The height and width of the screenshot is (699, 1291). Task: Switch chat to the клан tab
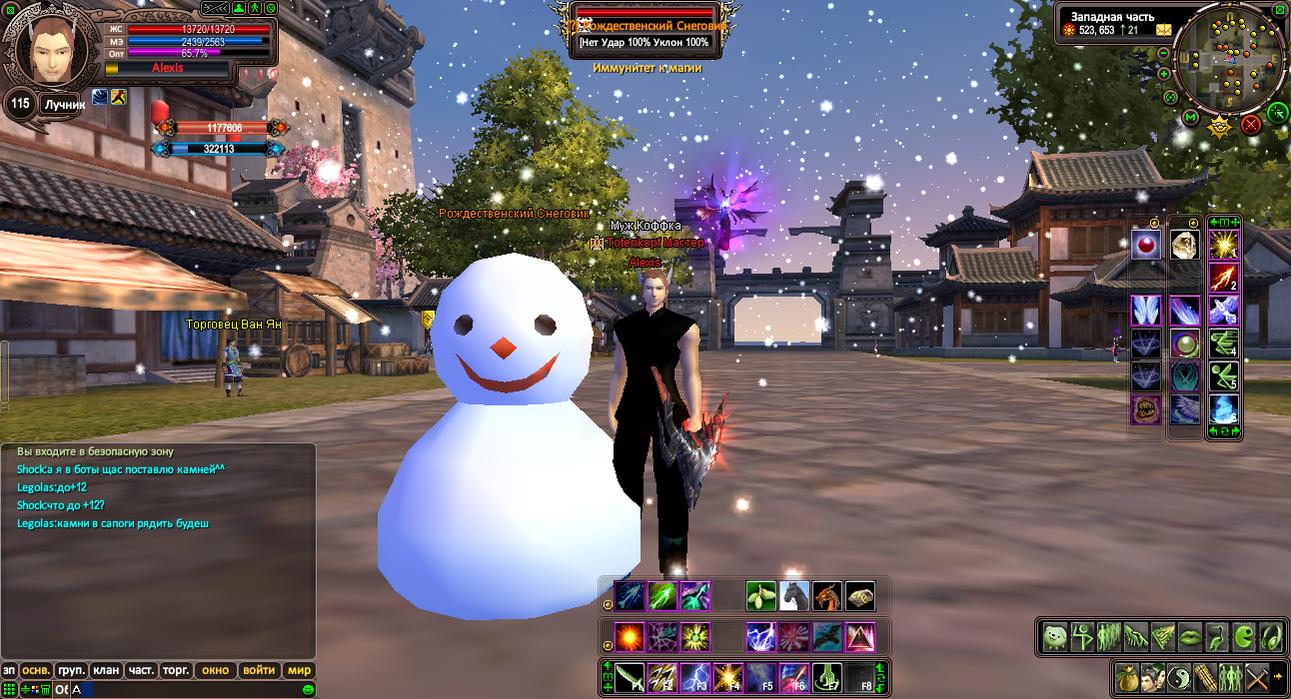[x=106, y=670]
